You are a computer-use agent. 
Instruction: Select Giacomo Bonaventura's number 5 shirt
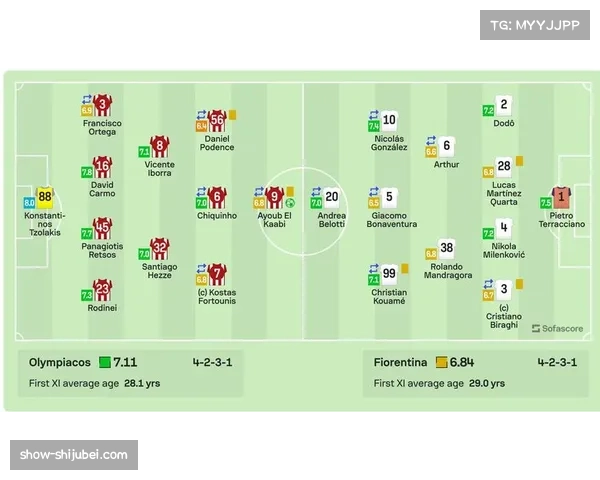pos(389,198)
